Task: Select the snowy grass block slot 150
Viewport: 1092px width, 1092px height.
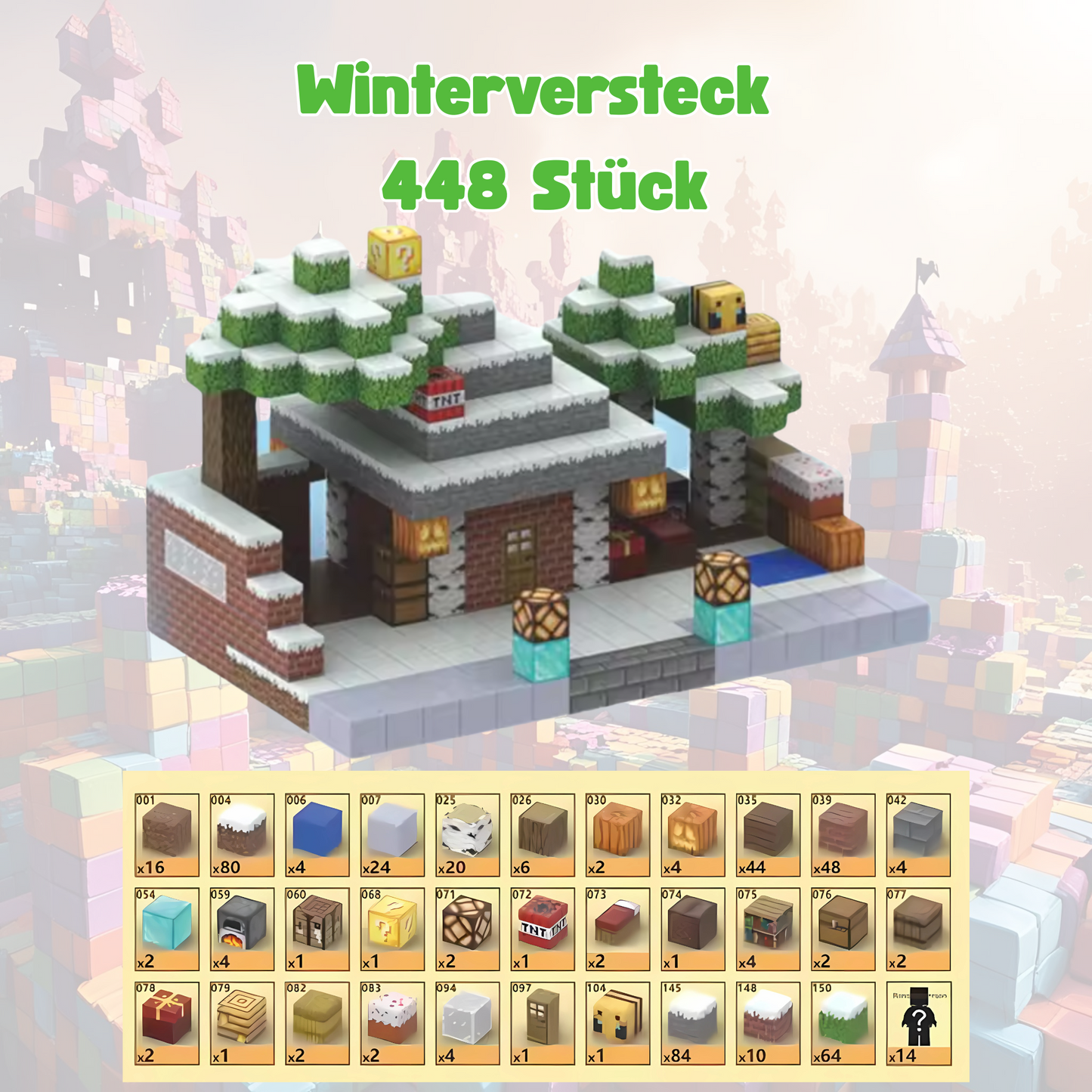Action: (843, 1023)
